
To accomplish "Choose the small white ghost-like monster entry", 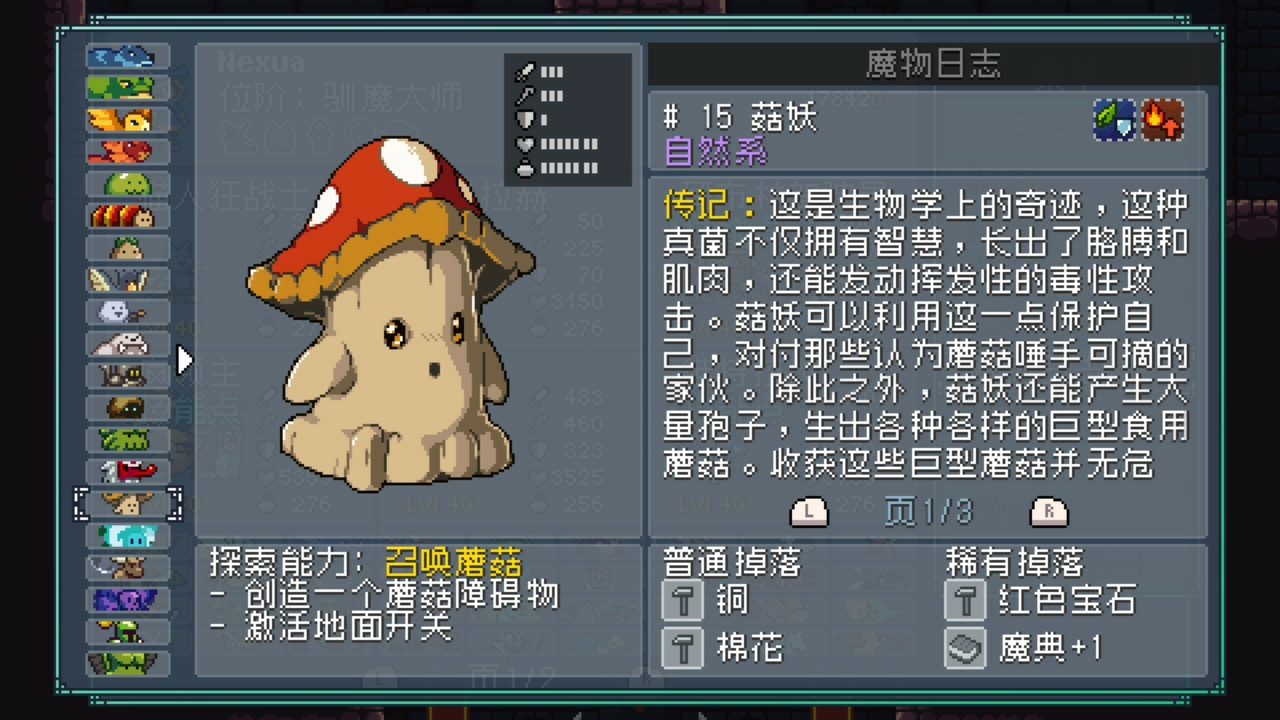I will pyautogui.click(x=127, y=312).
